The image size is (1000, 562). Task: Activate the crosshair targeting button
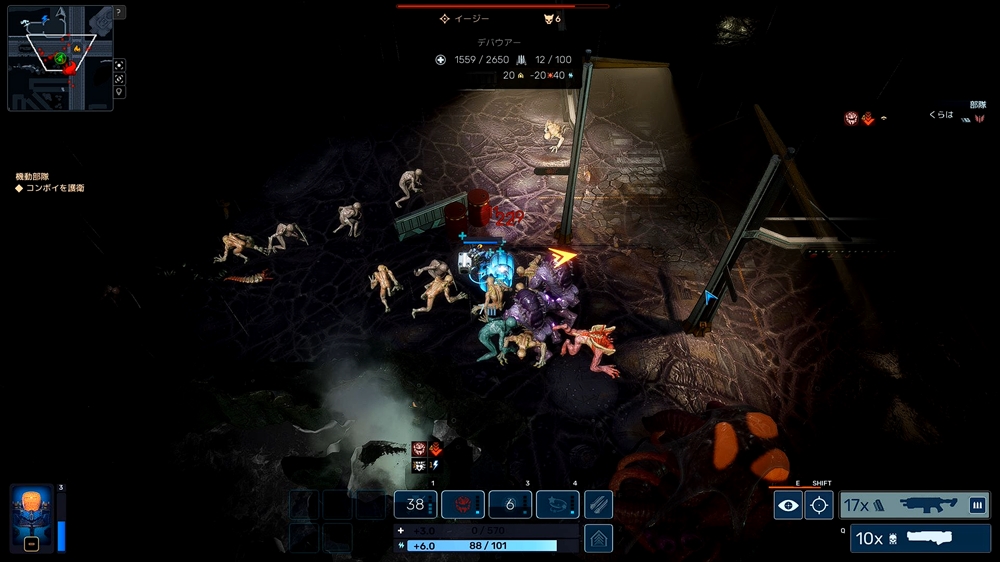[819, 505]
